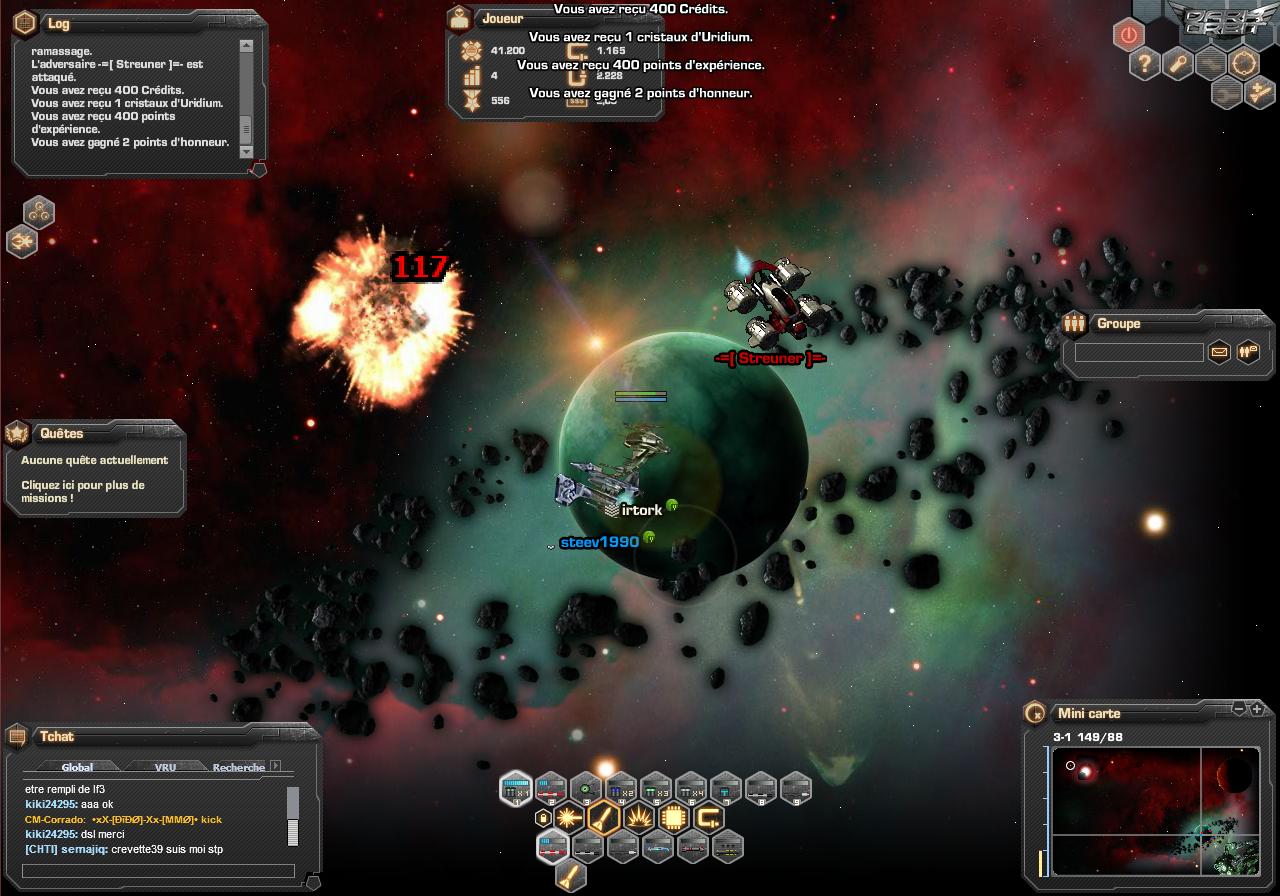Click the quest panel missions link text
This screenshot has width=1280, height=896.
point(83,491)
